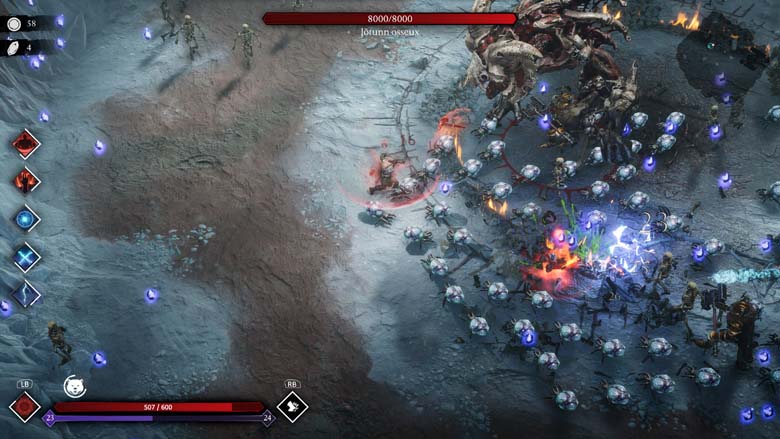Use the blue crossed-slash ability
Viewport: 780px width, 439px height.
[26, 257]
